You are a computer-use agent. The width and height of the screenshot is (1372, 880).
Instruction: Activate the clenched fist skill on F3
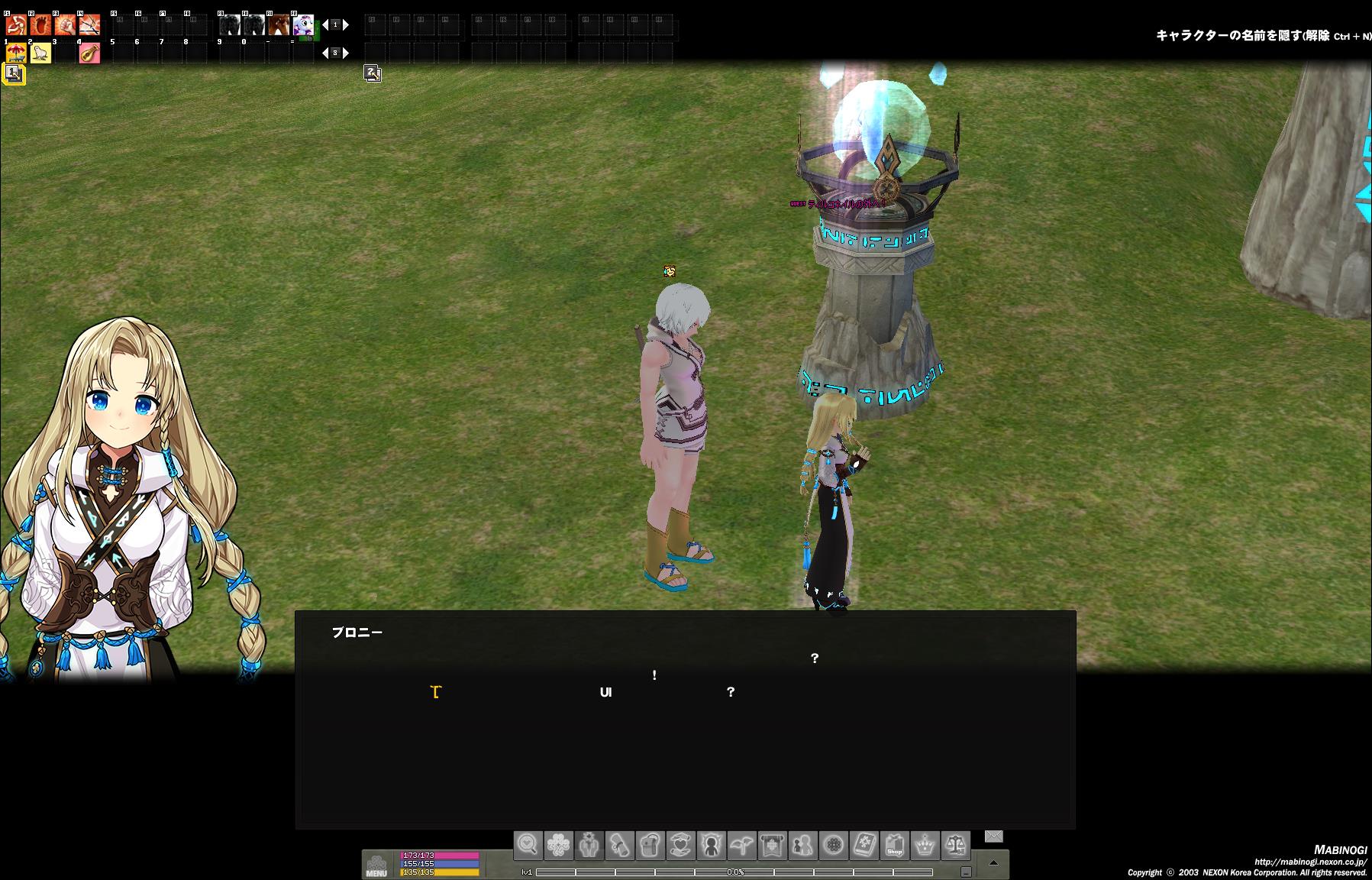[x=65, y=25]
